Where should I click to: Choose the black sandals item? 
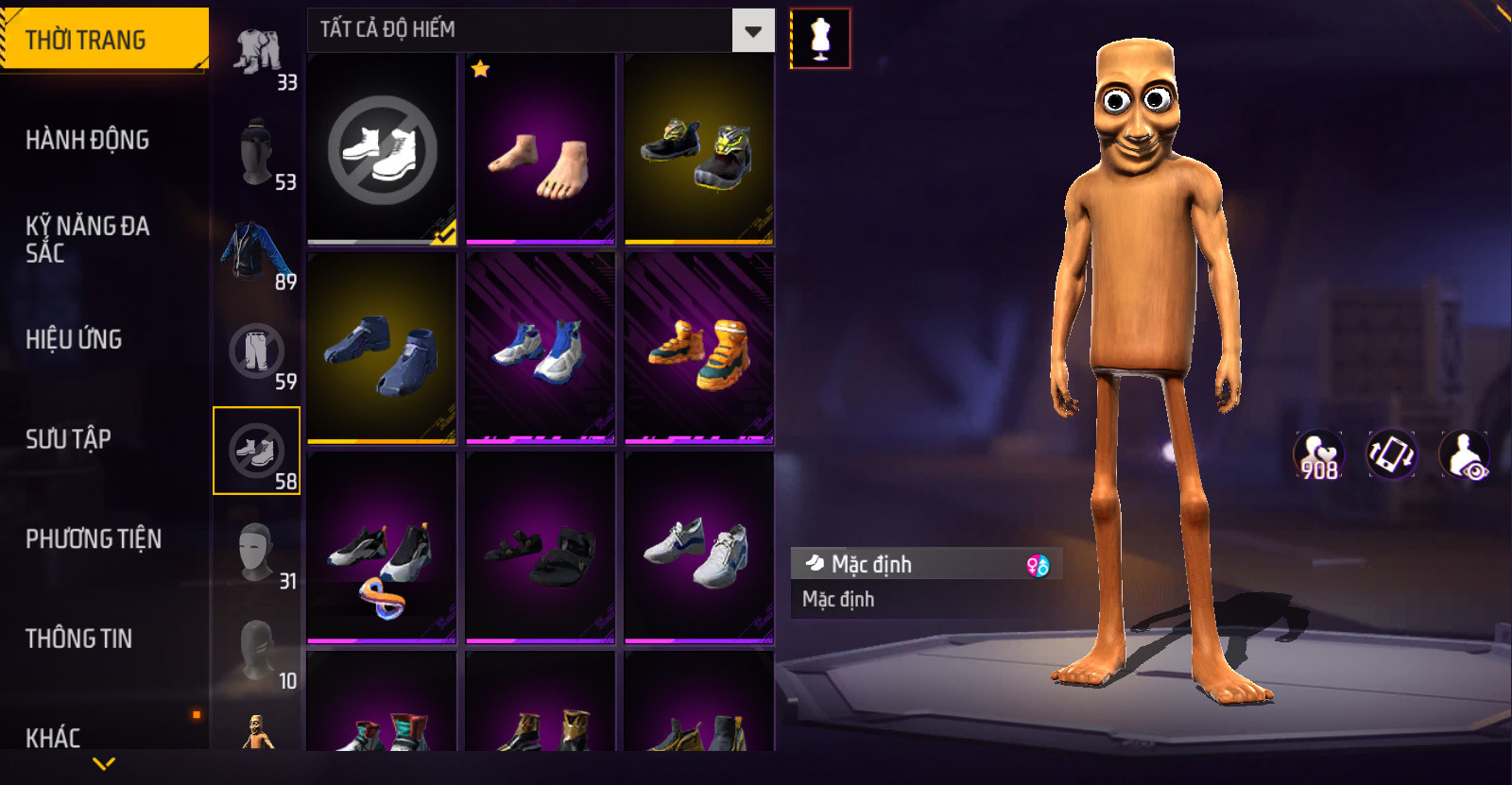tap(540, 549)
